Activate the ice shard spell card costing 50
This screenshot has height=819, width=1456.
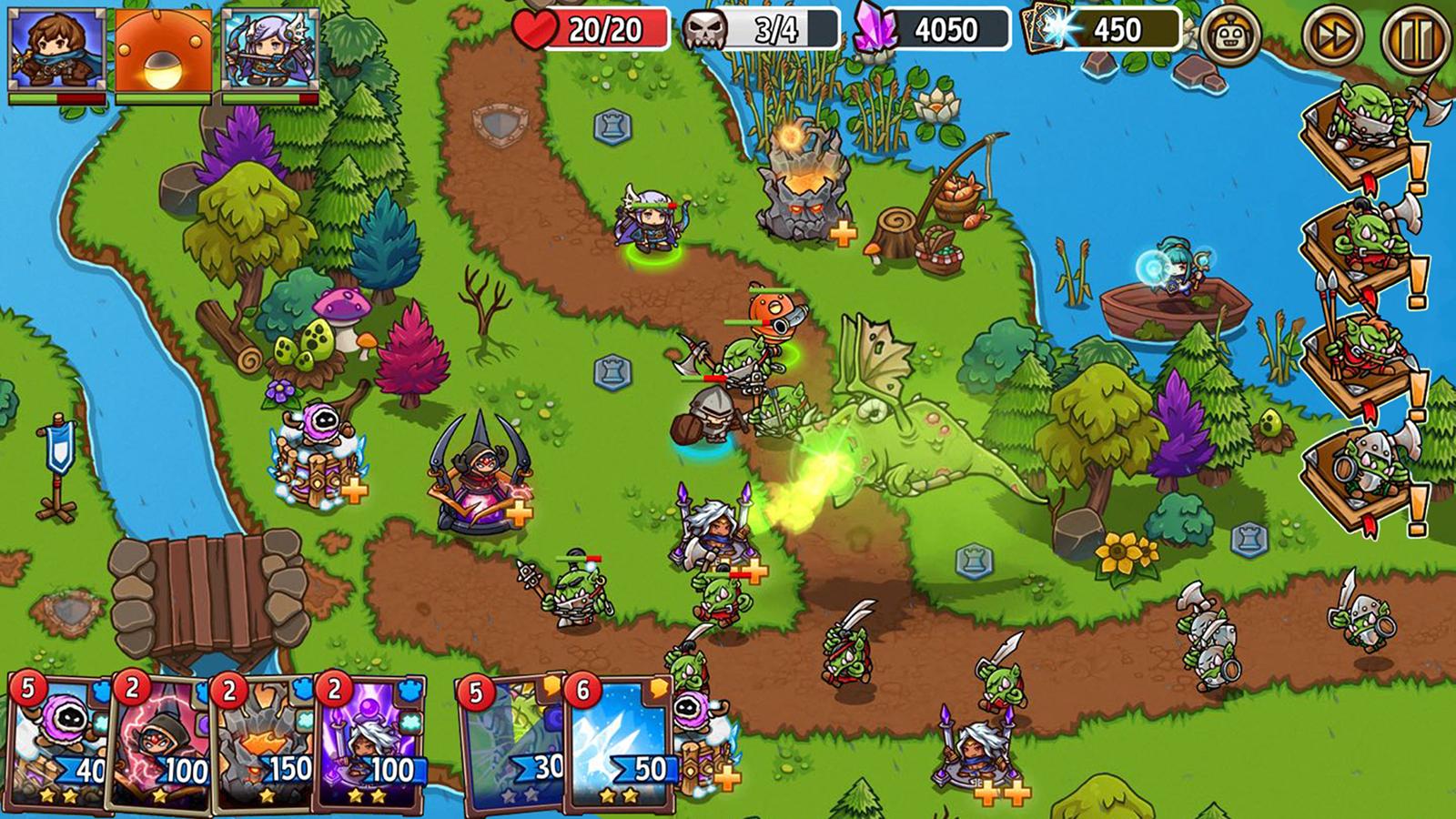[619, 742]
